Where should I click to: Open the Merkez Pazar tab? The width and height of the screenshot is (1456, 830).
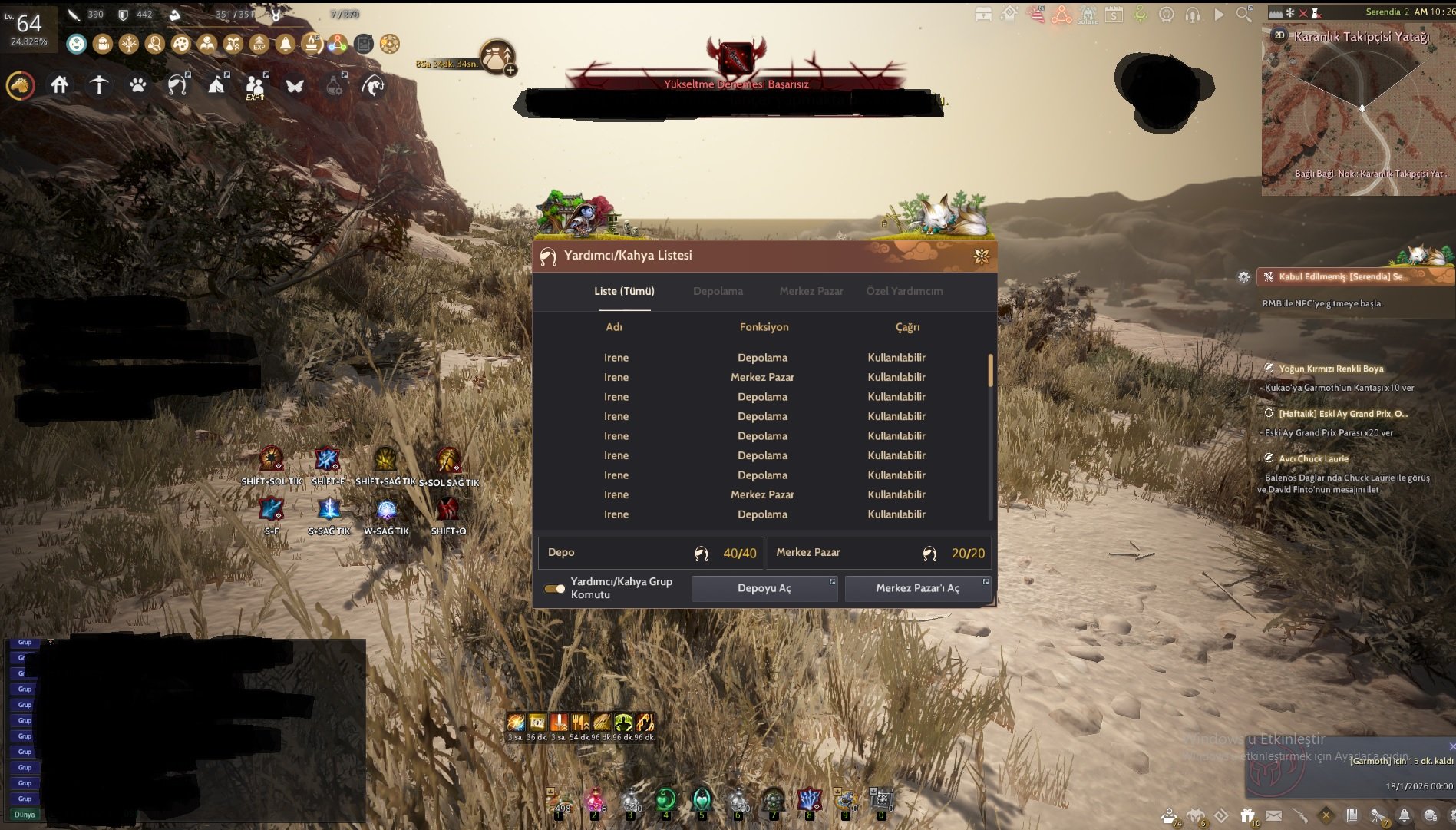pos(811,291)
